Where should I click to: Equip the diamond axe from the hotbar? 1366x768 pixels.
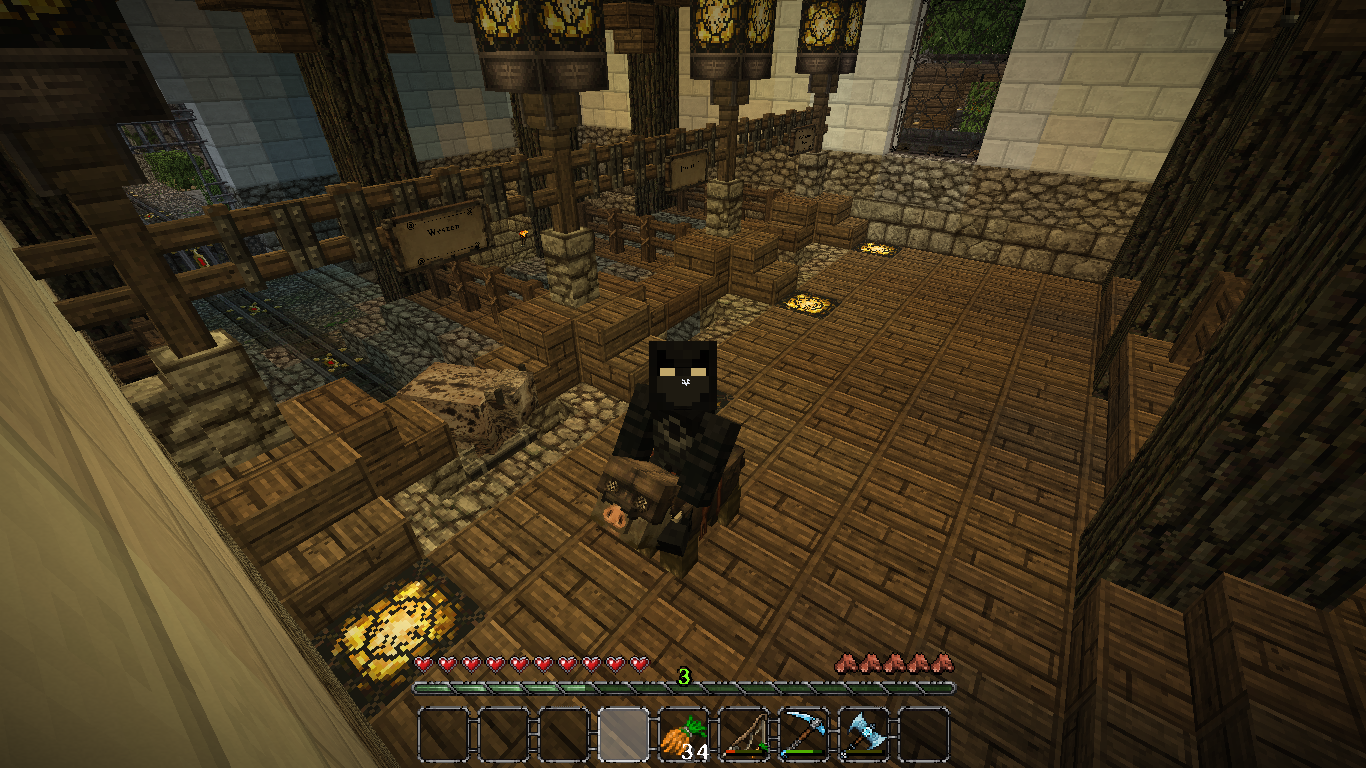[864, 734]
